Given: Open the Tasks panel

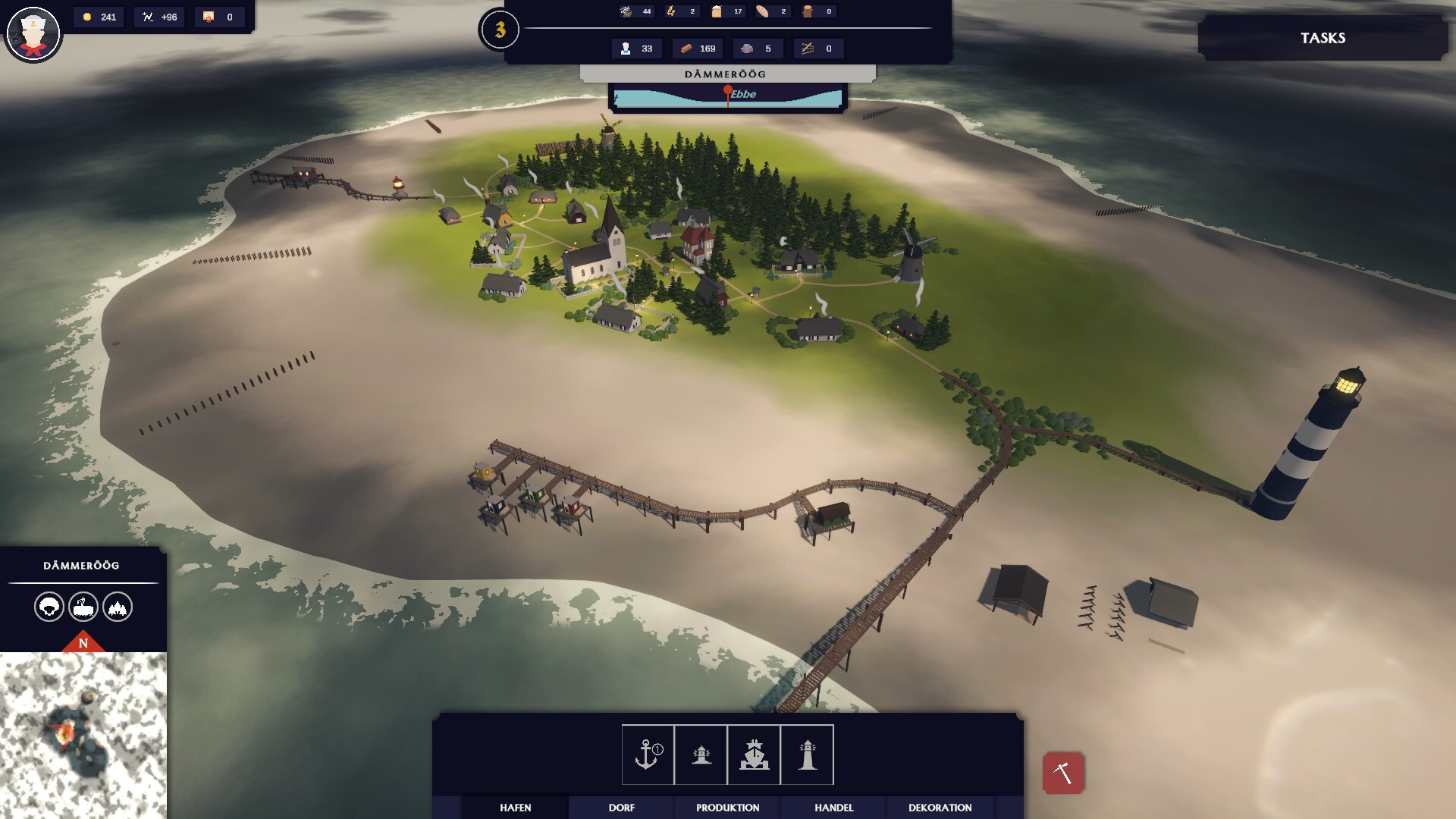Looking at the screenshot, I should (1323, 38).
